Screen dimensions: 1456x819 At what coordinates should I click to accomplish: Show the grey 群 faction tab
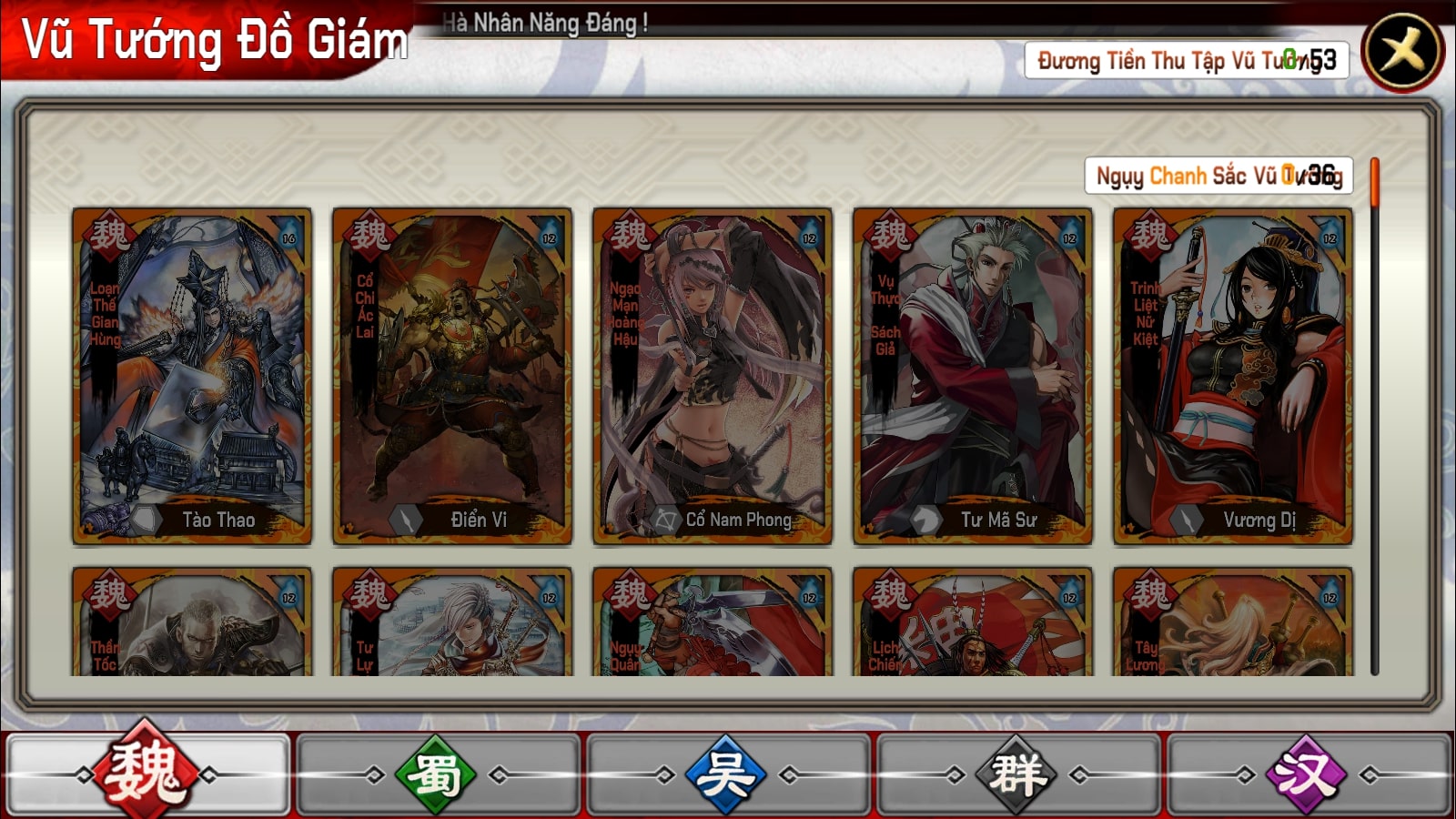1017,775
